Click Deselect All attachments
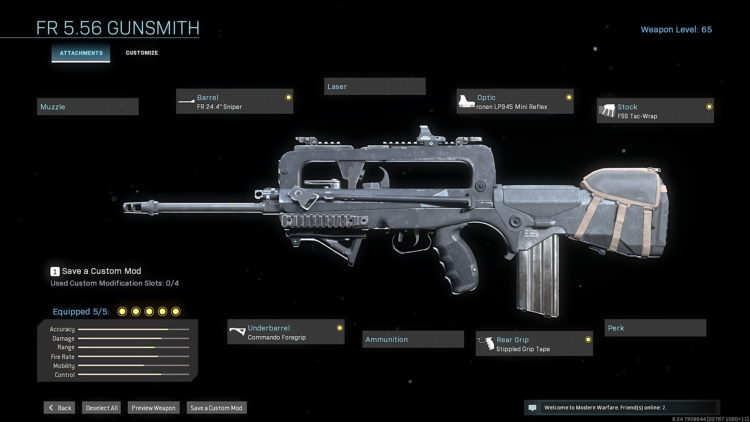The height and width of the screenshot is (422, 750). (100, 408)
